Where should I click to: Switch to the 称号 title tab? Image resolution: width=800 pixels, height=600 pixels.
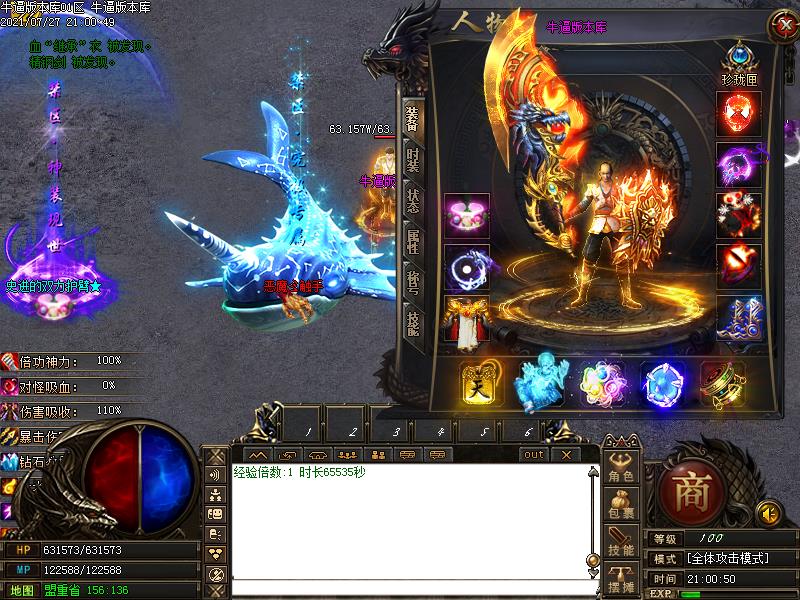point(412,280)
